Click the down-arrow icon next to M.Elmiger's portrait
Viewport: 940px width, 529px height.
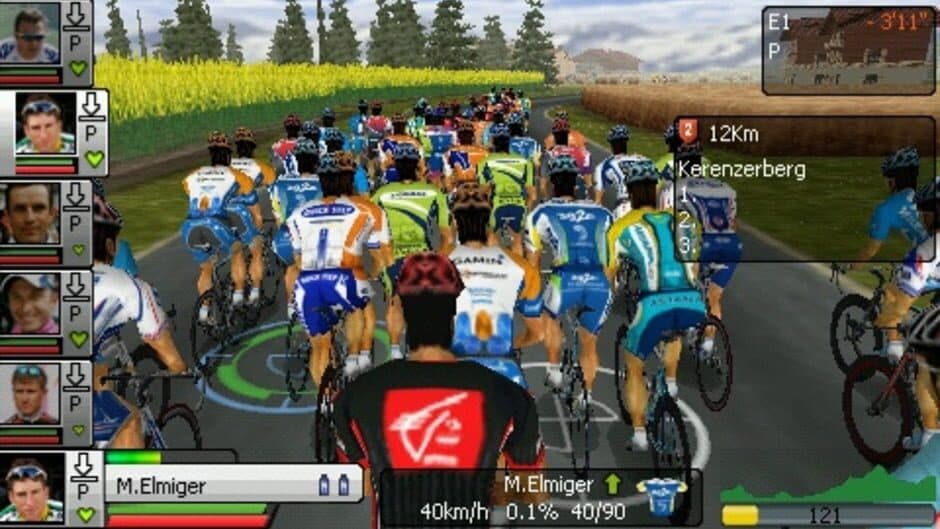85,466
